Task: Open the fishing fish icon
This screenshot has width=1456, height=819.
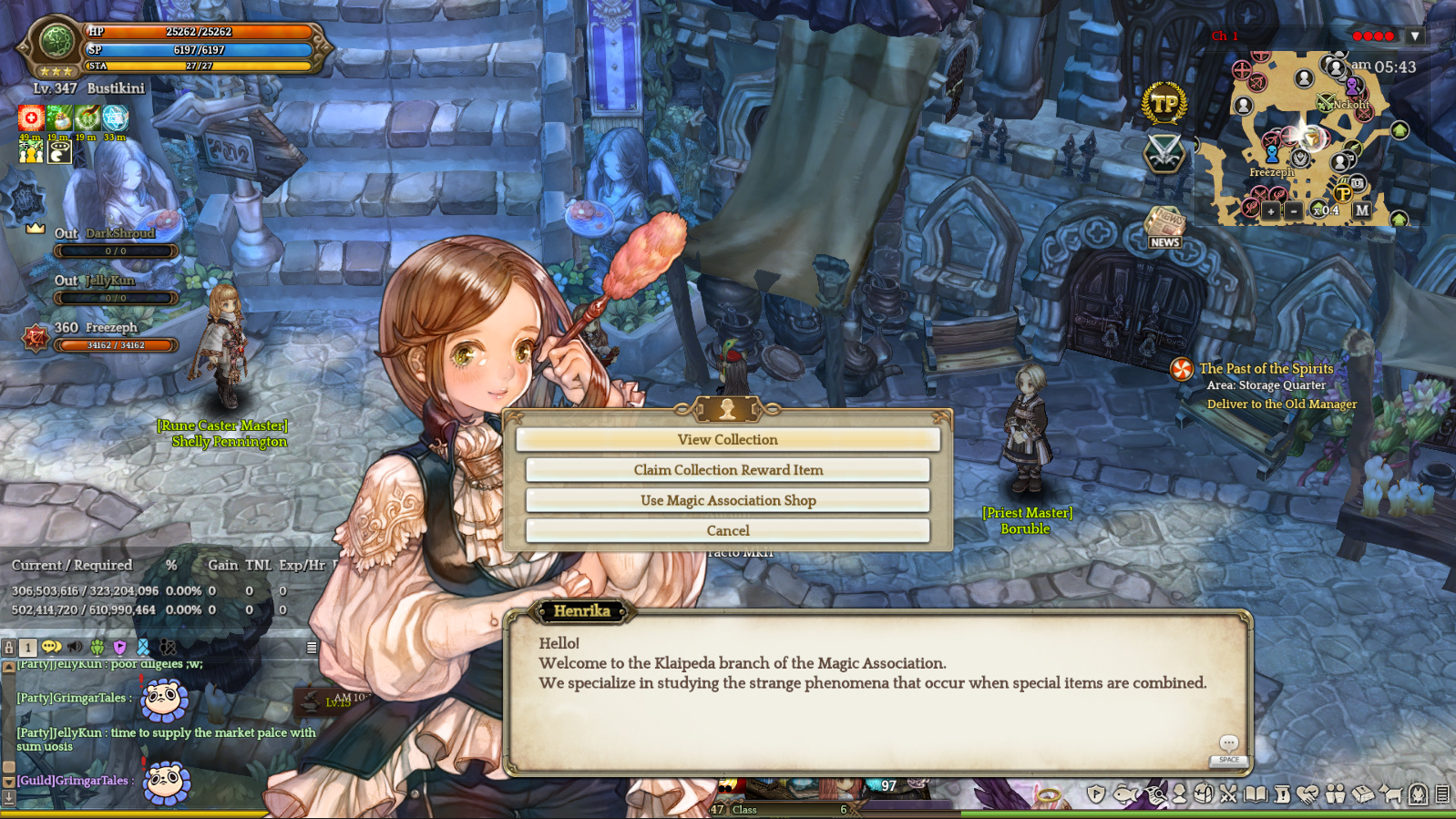Action: tap(1126, 794)
